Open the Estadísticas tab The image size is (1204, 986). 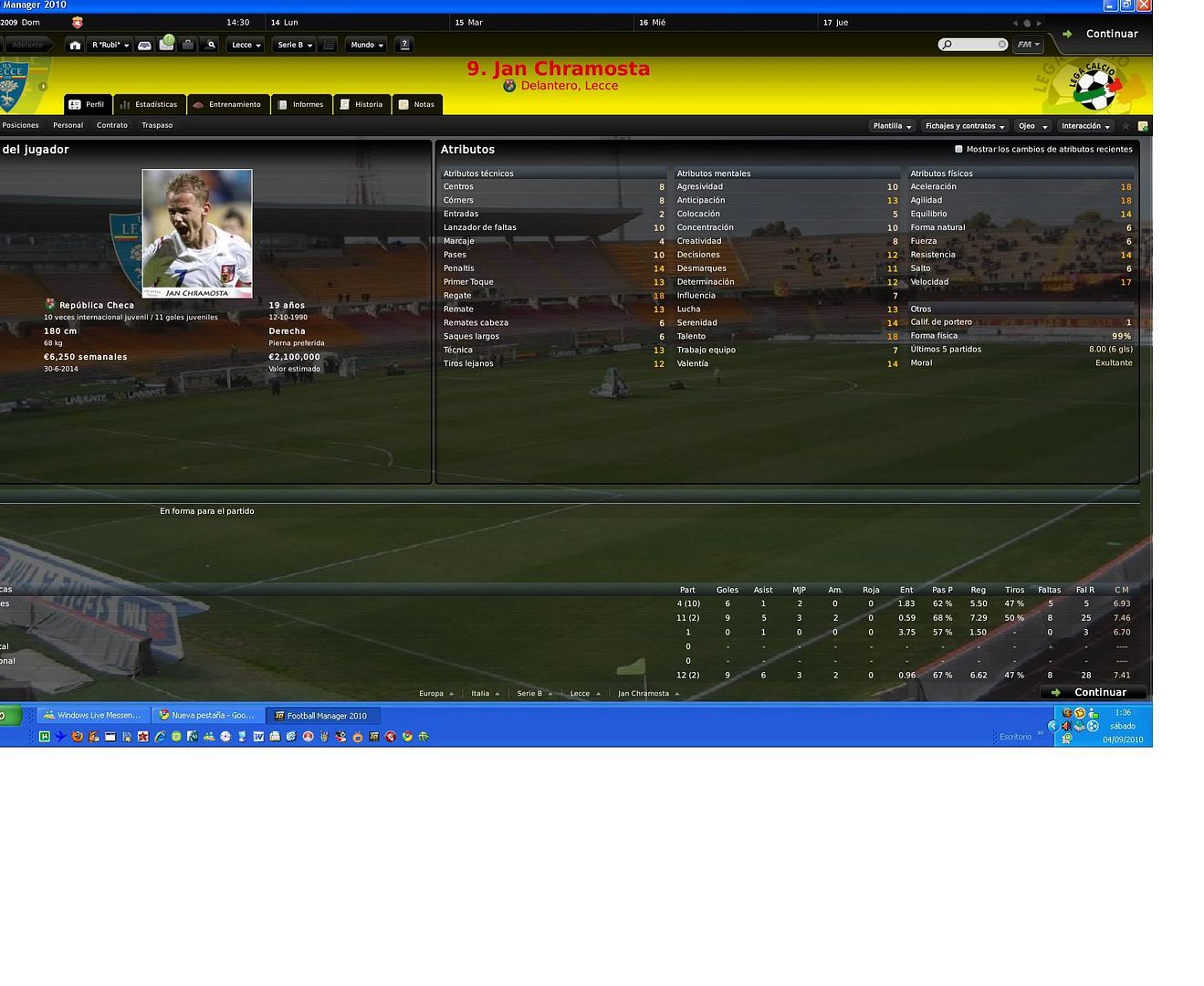click(x=150, y=105)
